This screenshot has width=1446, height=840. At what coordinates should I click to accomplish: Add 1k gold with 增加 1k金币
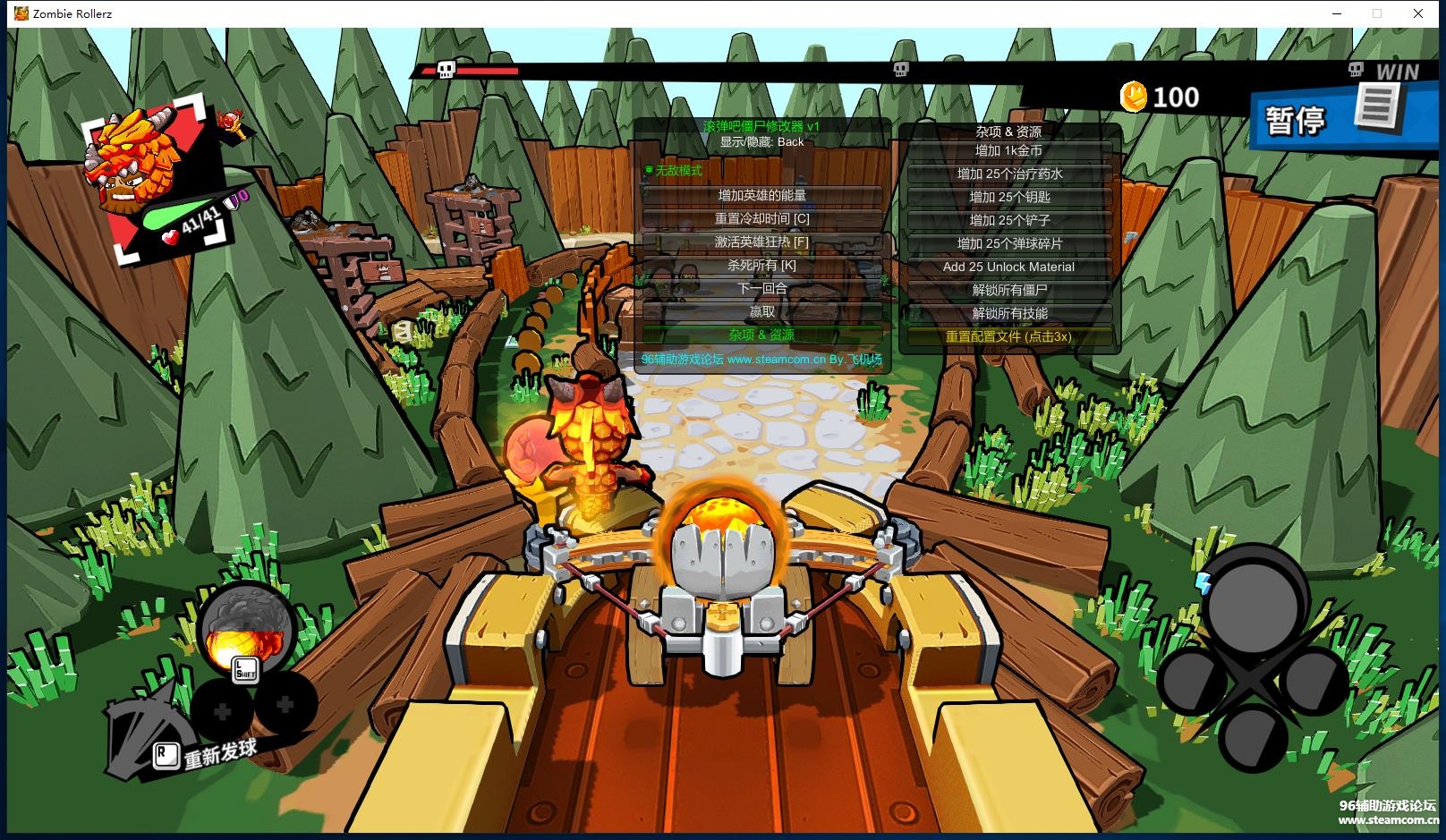1008,150
